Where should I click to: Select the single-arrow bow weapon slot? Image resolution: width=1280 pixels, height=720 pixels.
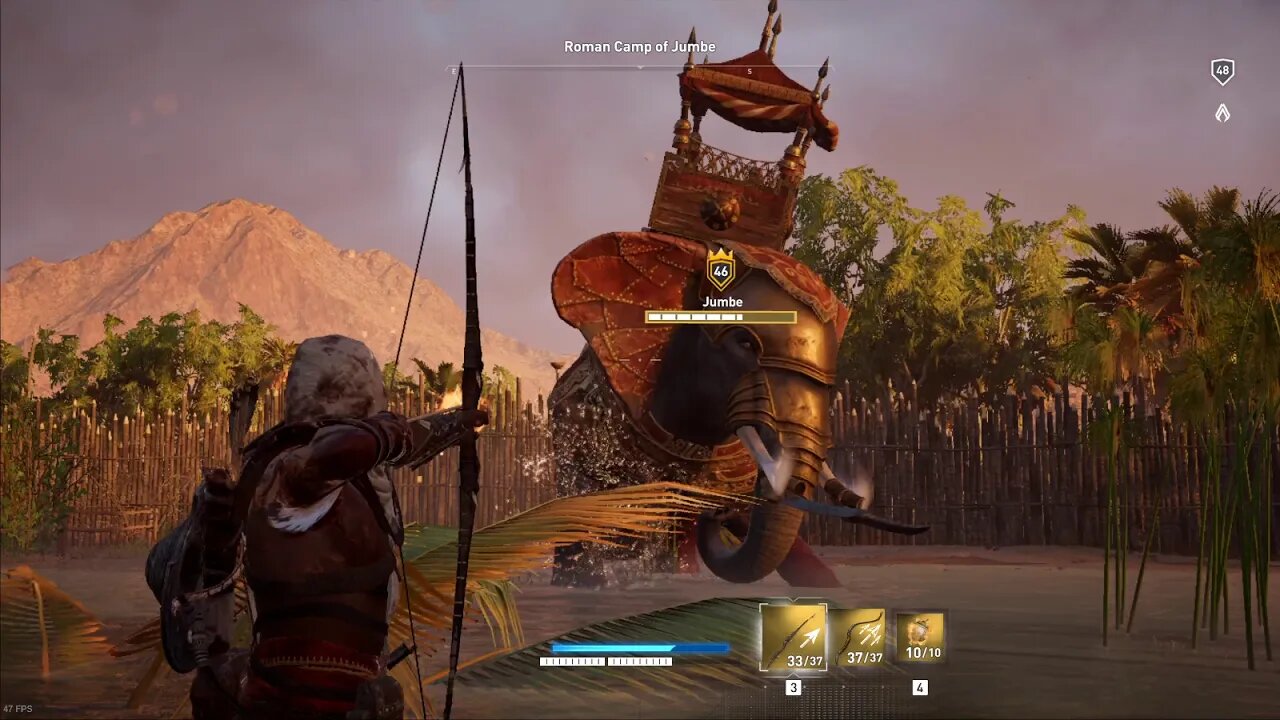(793, 637)
